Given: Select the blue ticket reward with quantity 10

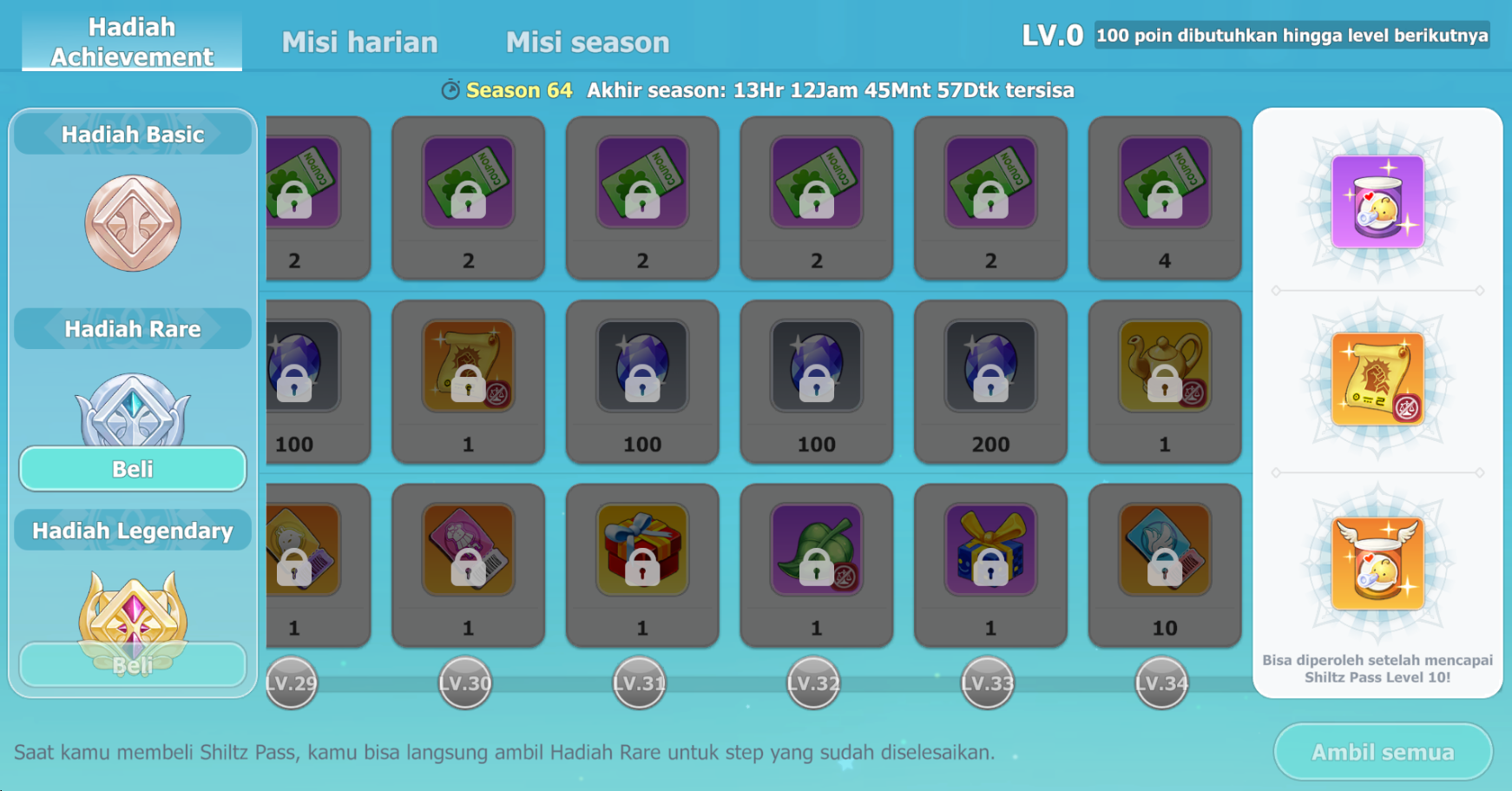Looking at the screenshot, I should pos(1164,550).
